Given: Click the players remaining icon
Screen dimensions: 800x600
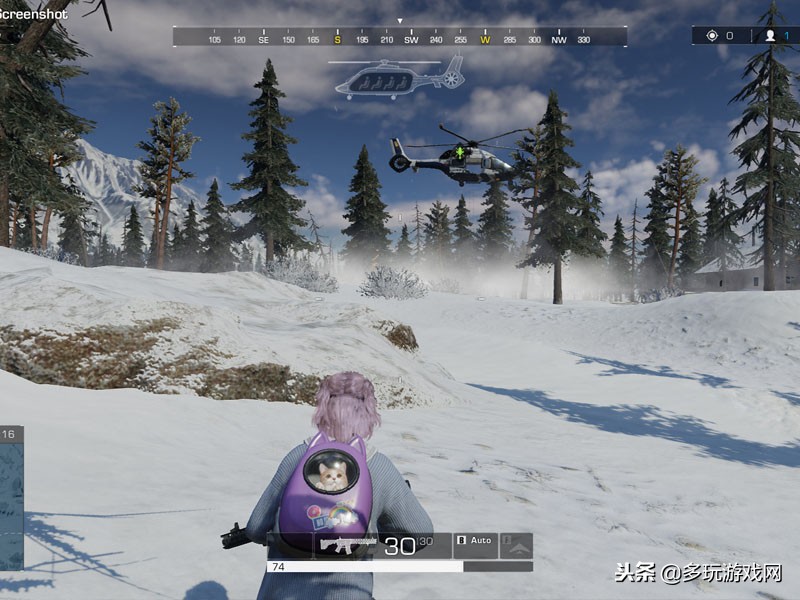Looking at the screenshot, I should point(770,36).
